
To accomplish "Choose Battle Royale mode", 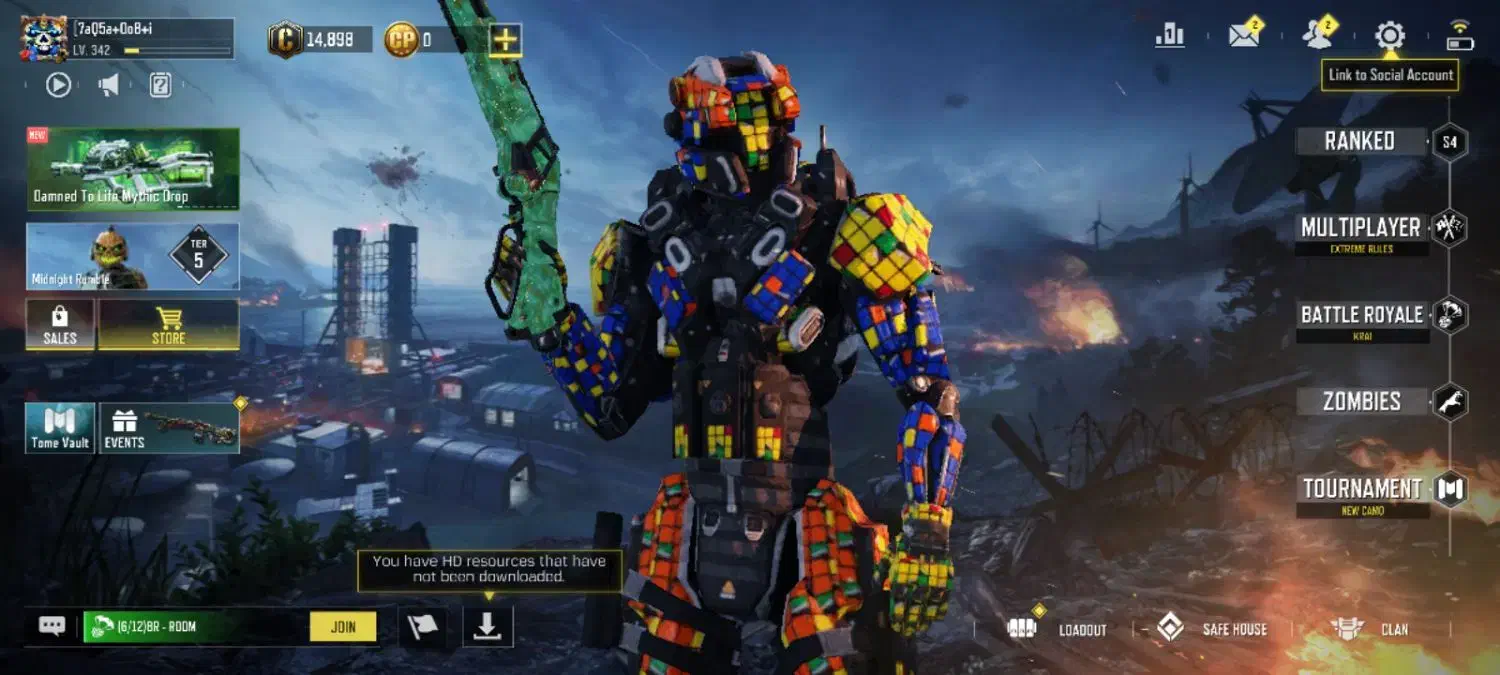I will point(1361,316).
